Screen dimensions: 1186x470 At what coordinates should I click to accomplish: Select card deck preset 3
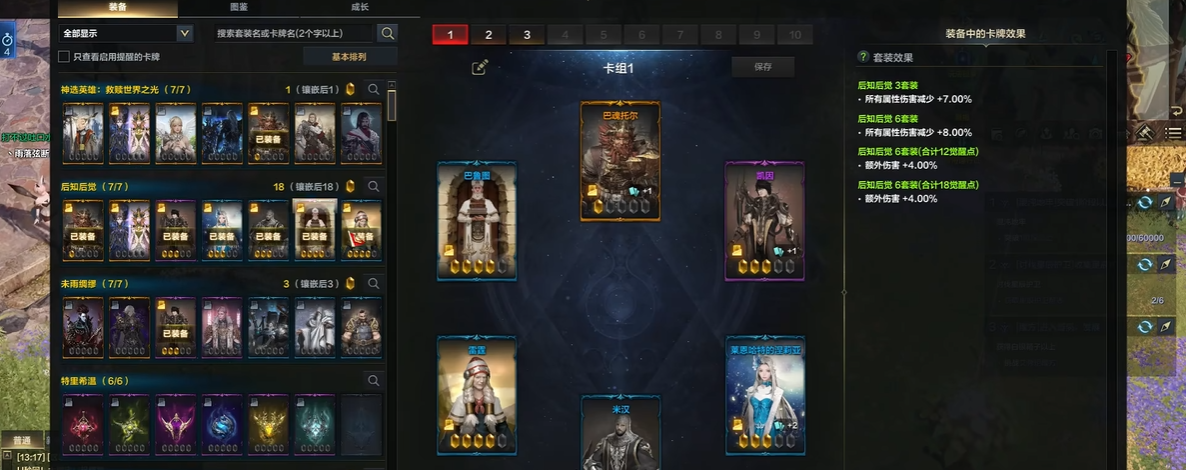[526, 35]
